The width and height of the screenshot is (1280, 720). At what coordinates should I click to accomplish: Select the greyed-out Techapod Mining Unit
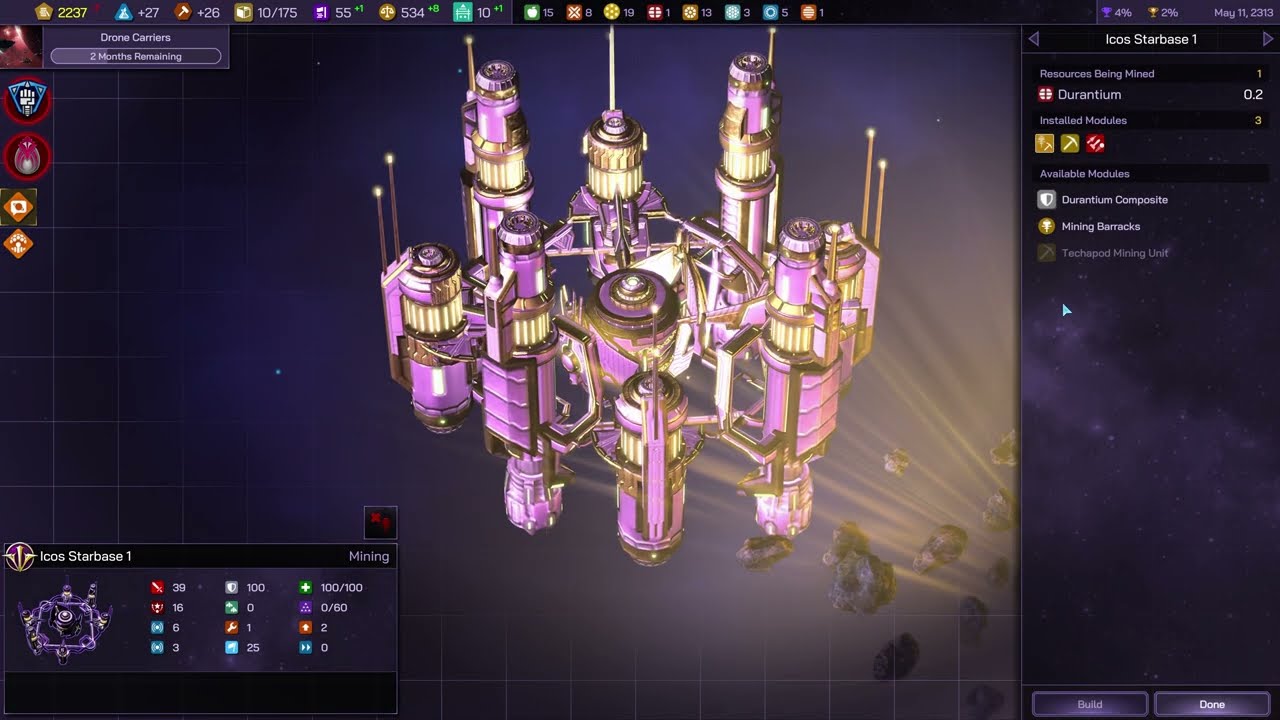[1114, 253]
